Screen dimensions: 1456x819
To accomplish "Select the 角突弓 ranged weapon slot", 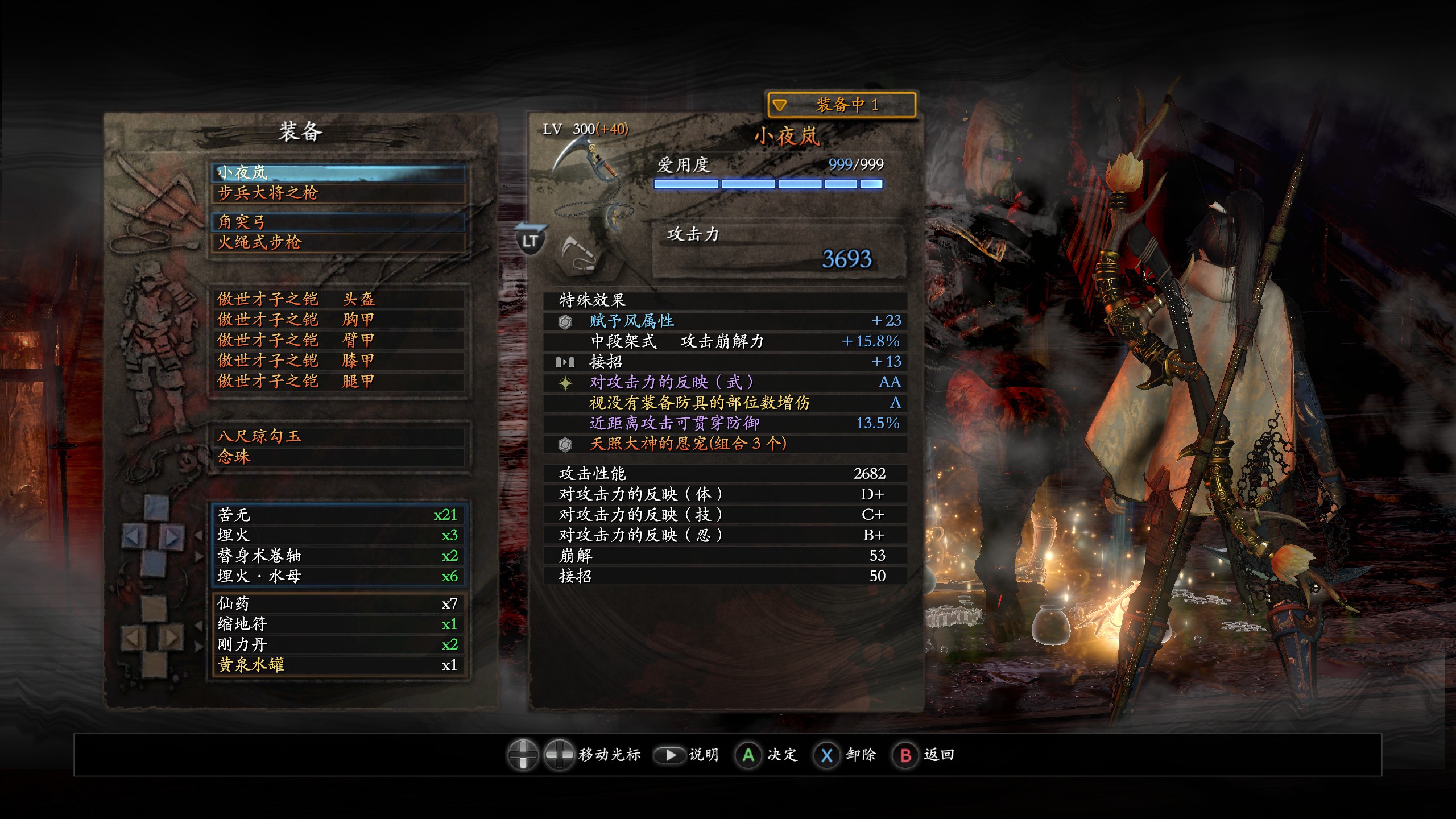I will pyautogui.click(x=339, y=222).
